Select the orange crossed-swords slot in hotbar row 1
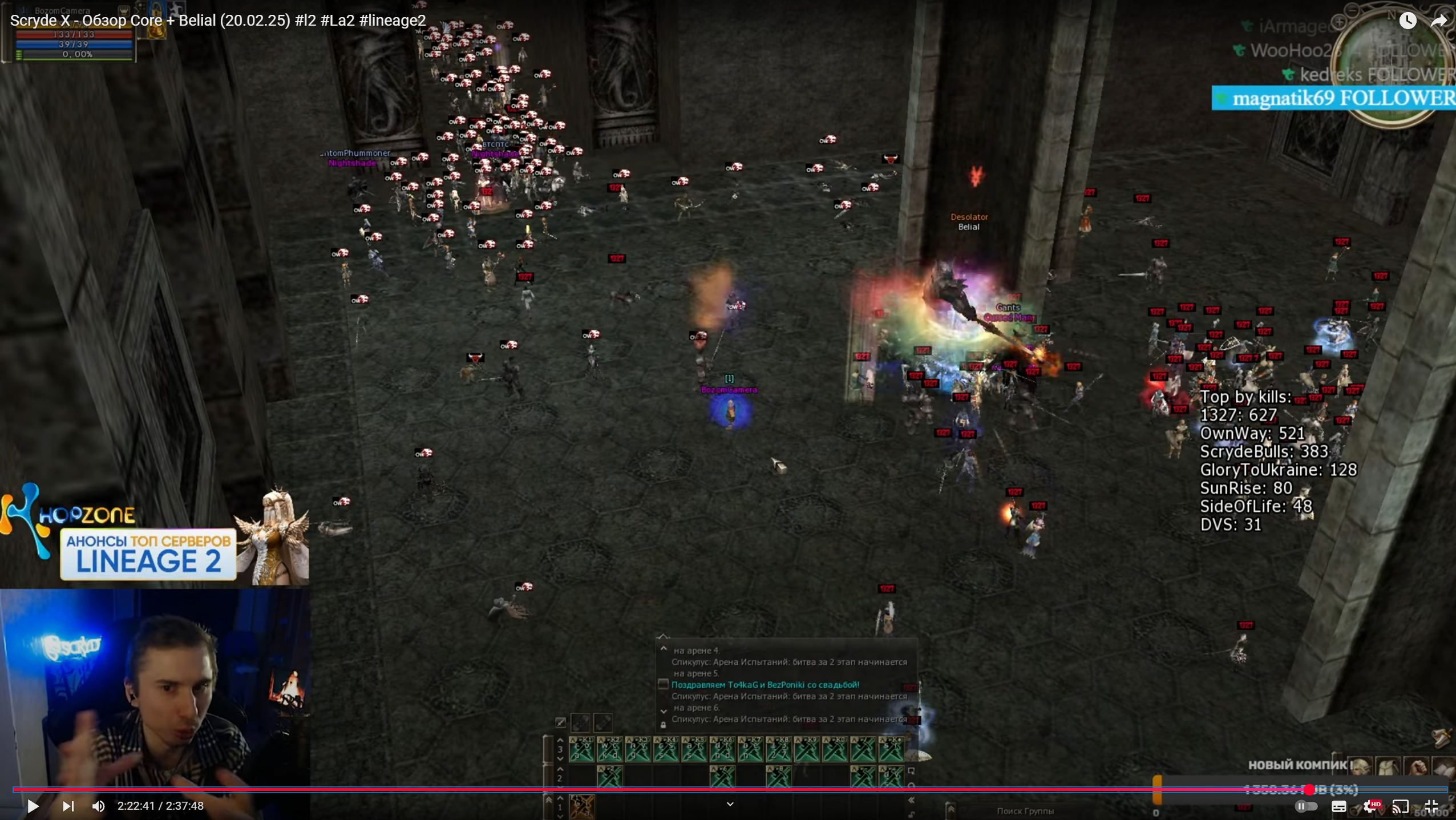Viewport: 1456px width, 820px height. pos(582,806)
